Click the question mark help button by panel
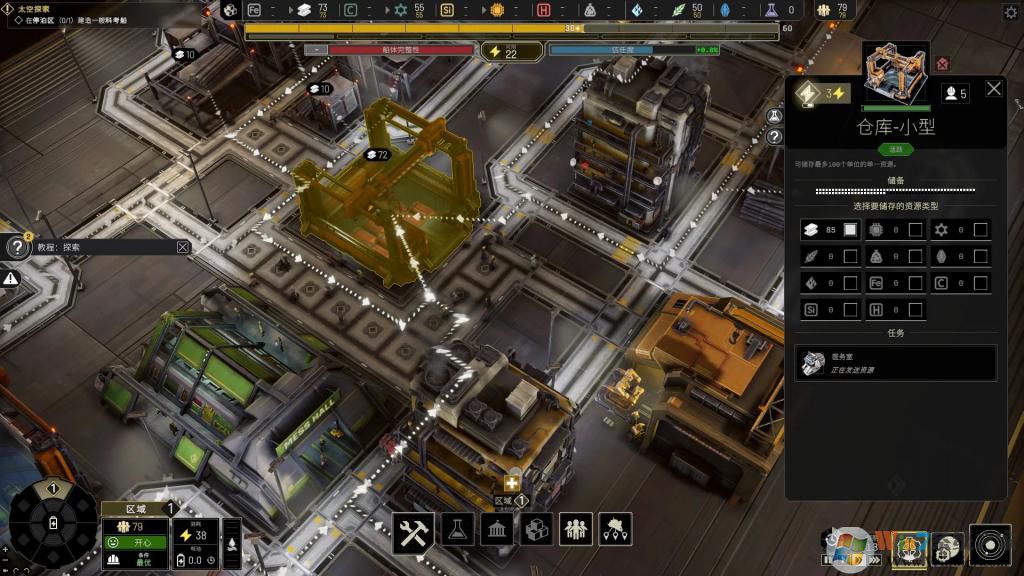This screenshot has height=576, width=1024. click(774, 136)
